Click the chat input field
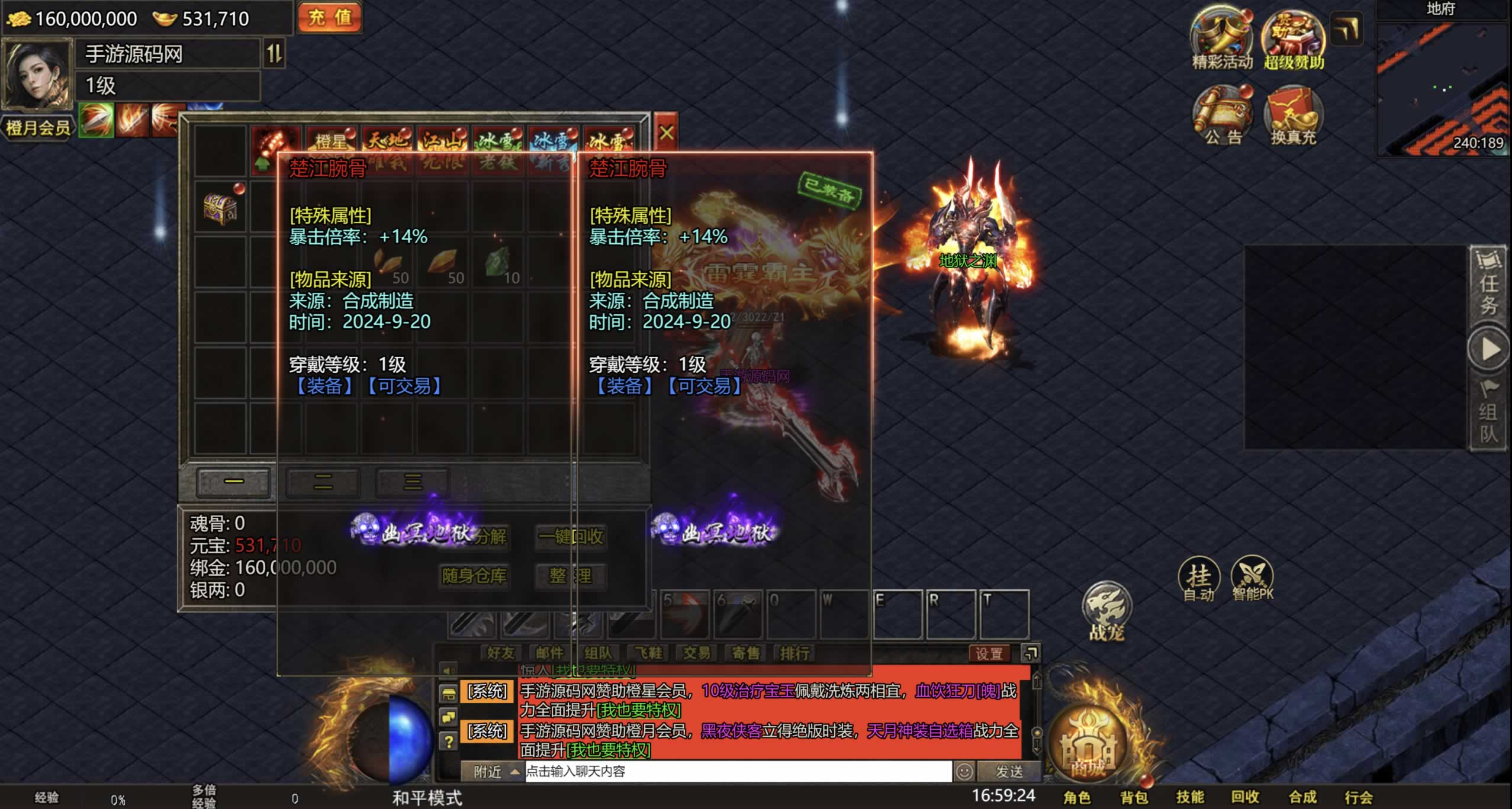The width and height of the screenshot is (1512, 809). [737, 771]
